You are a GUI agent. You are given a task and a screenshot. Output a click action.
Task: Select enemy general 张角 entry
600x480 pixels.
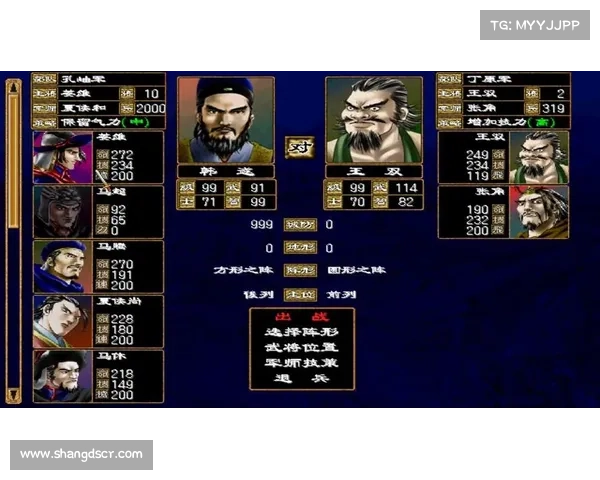pos(503,212)
